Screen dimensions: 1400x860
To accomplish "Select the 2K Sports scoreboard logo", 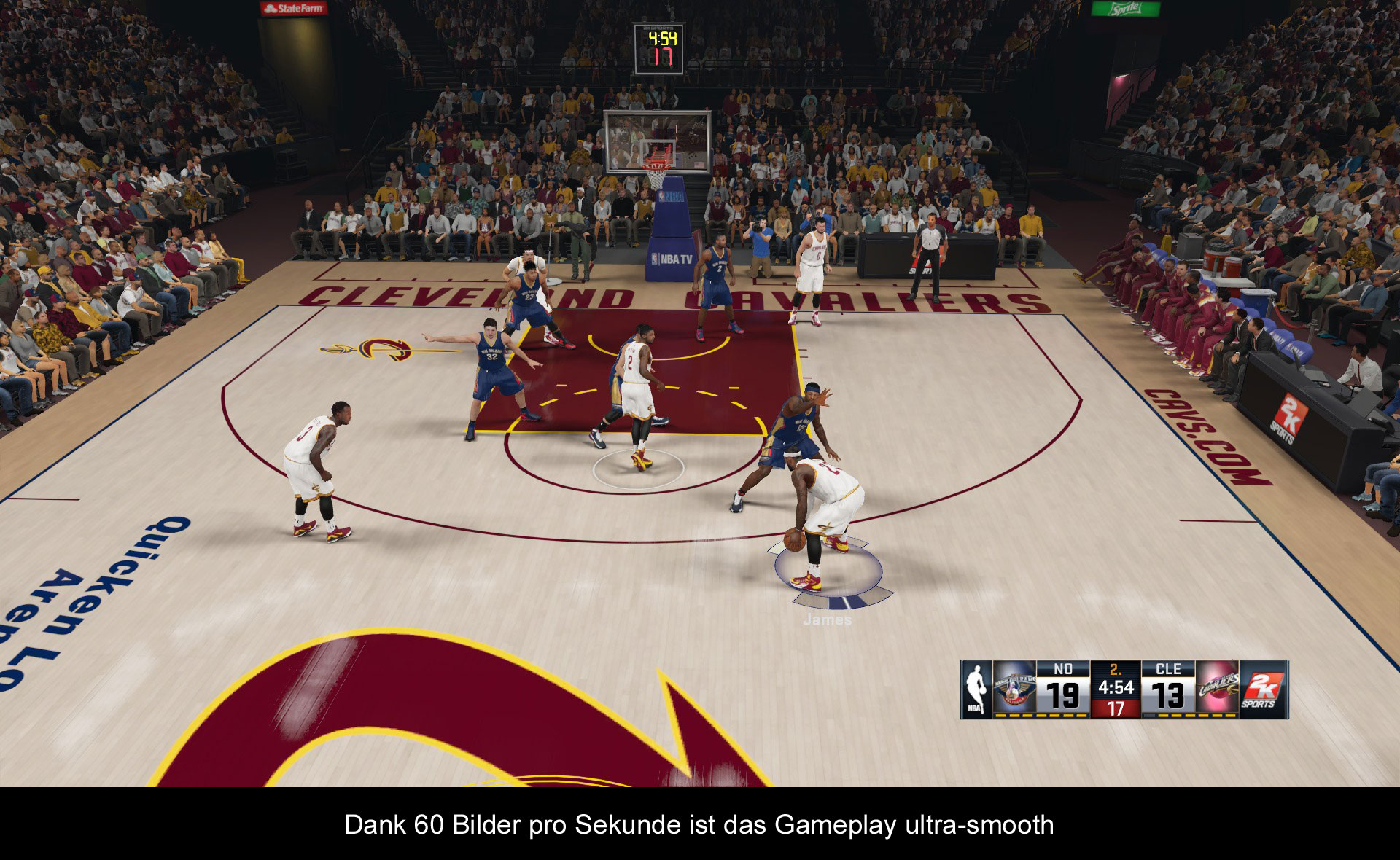I will pos(1261,689).
